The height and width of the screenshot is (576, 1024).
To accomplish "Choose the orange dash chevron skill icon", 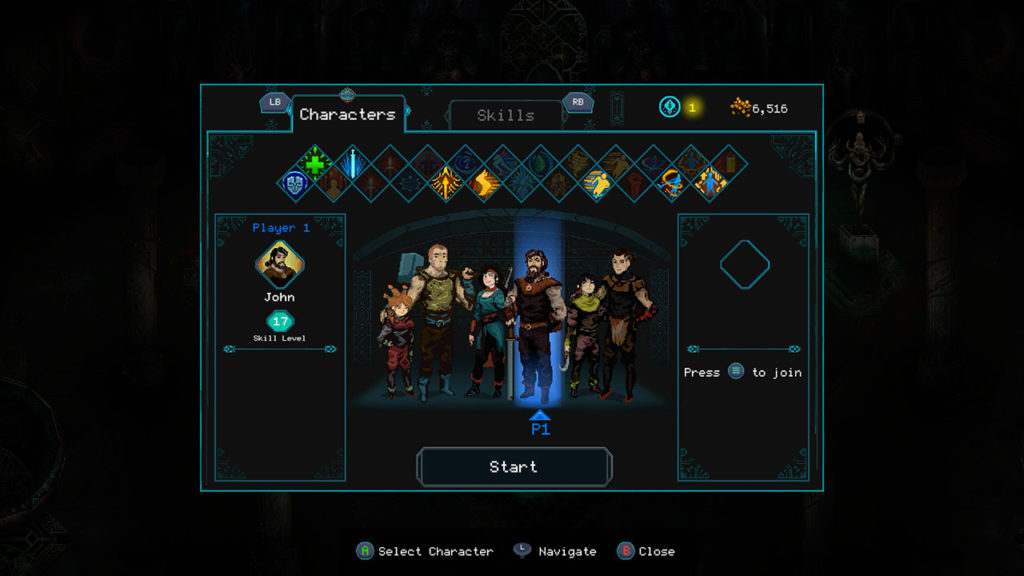I will (484, 183).
